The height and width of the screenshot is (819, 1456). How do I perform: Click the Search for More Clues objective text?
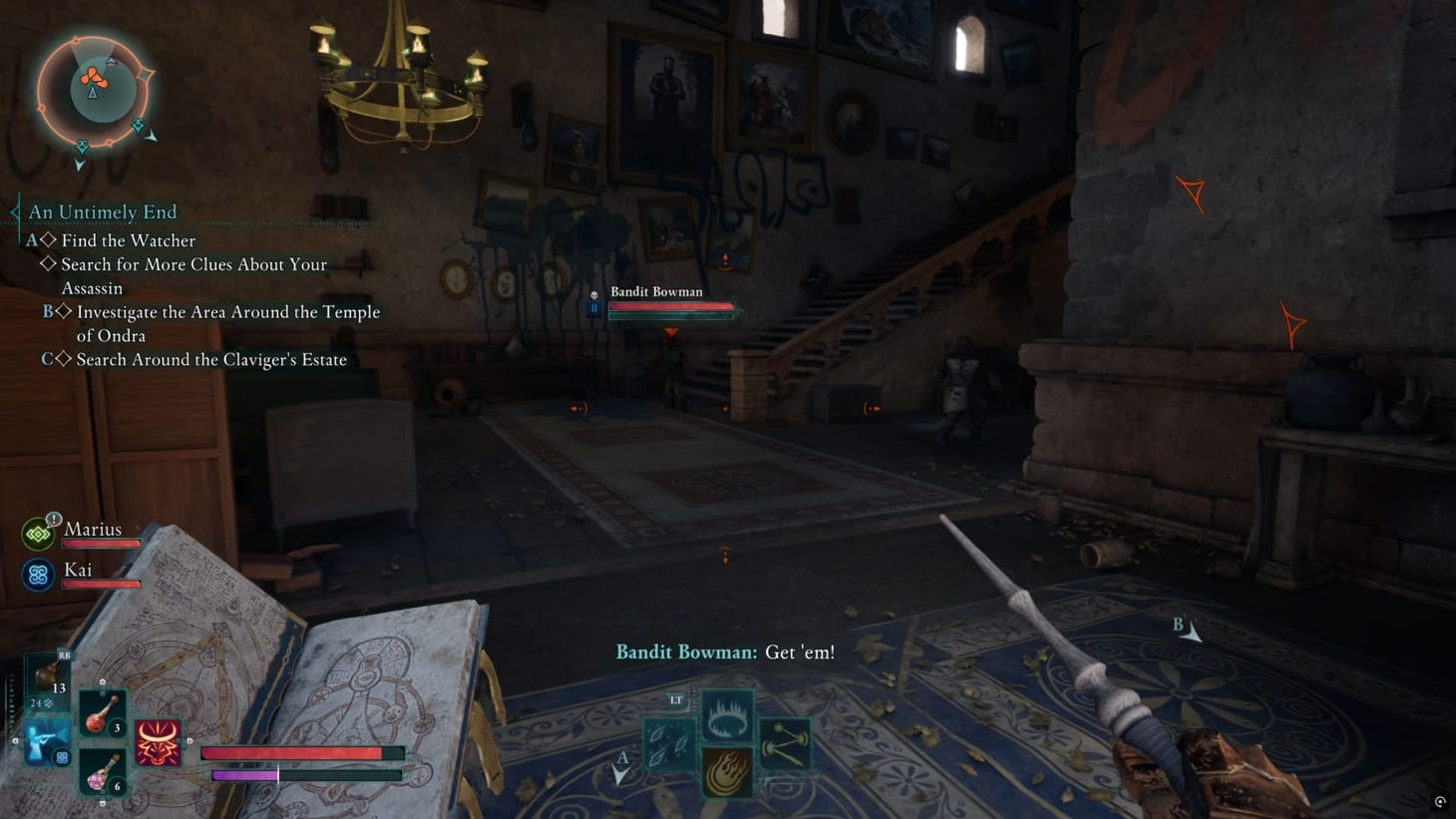tap(193, 264)
